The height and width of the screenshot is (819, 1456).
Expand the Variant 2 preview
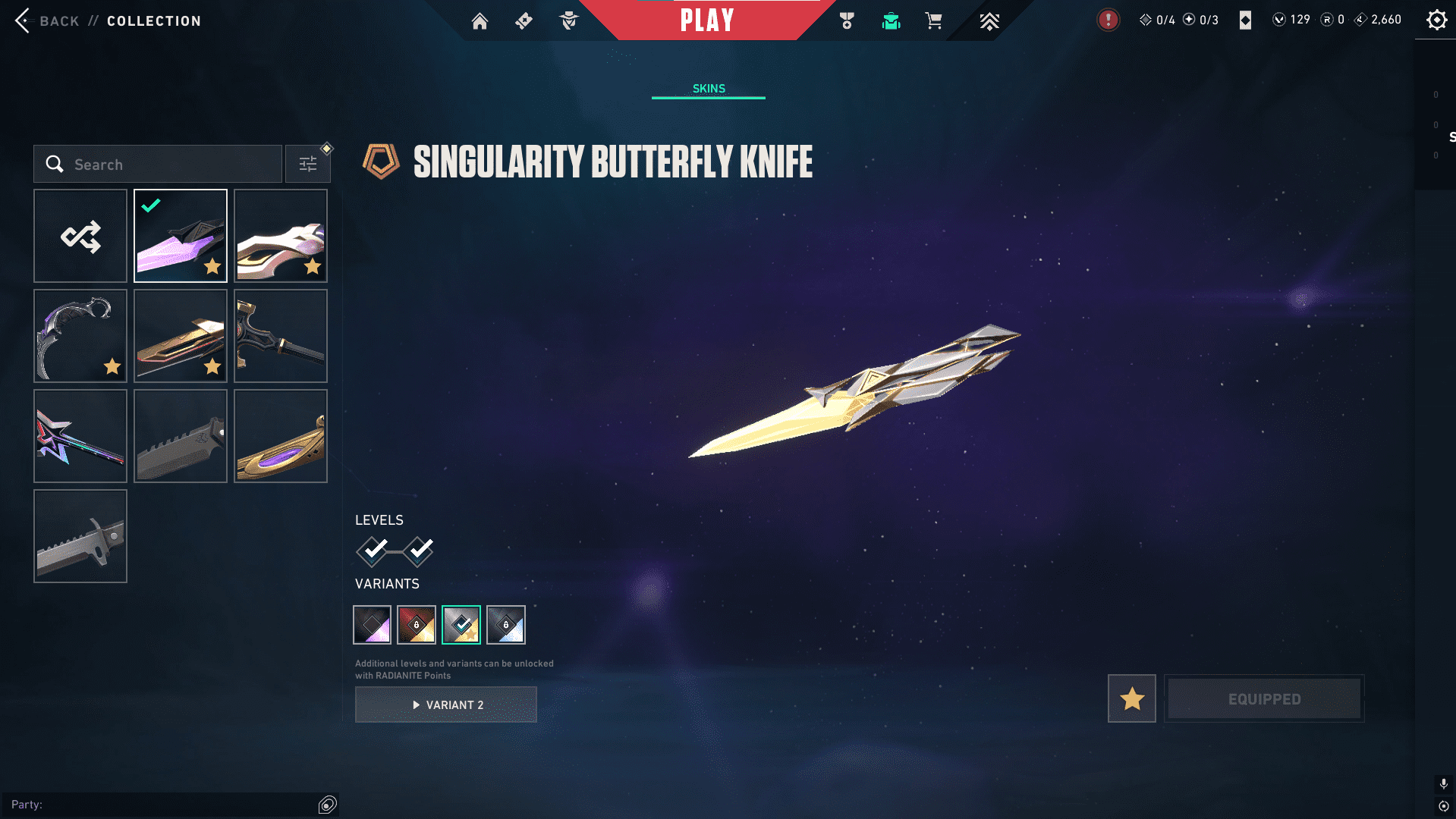(445, 704)
